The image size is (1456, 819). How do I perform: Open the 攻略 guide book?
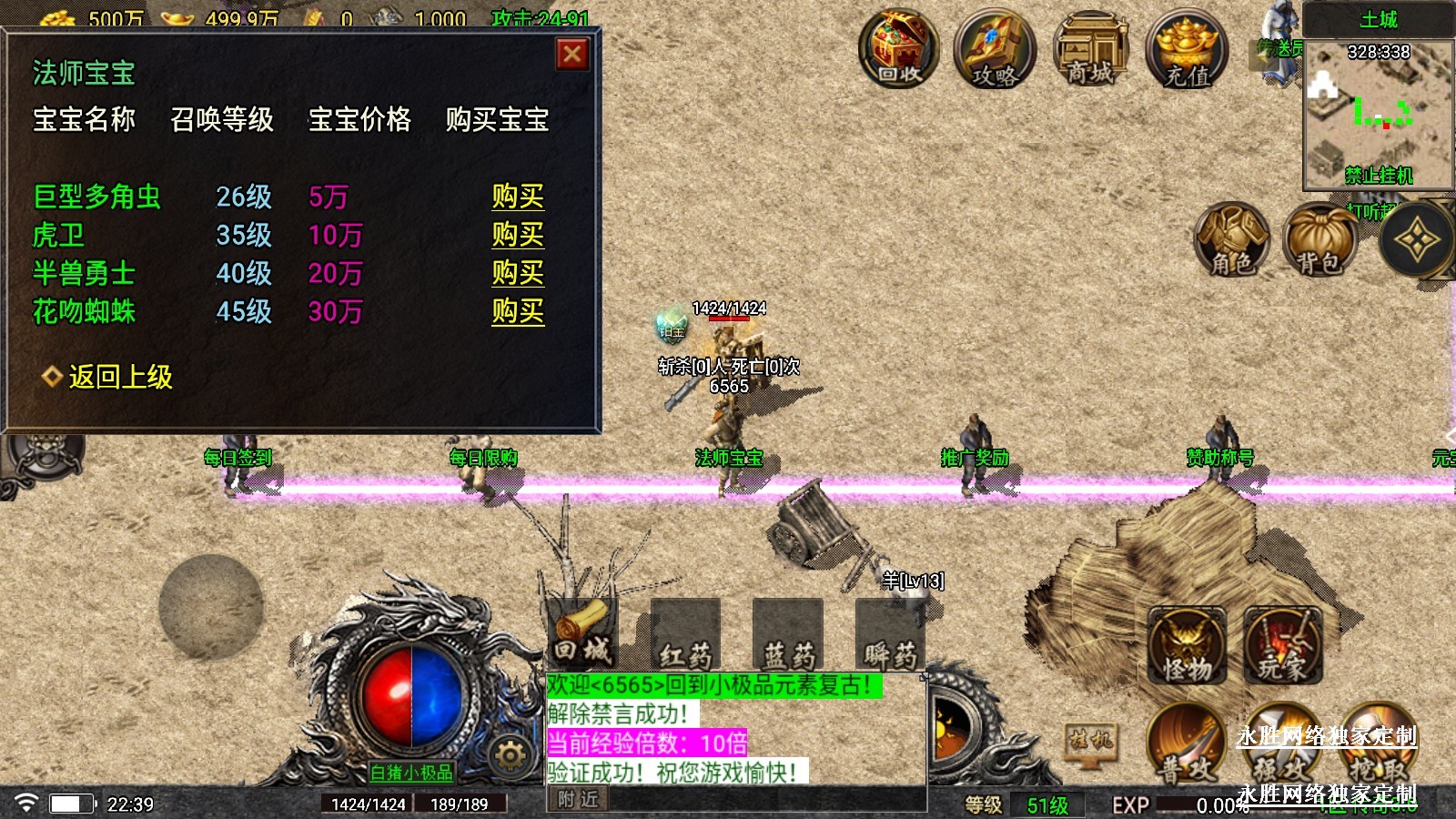pyautogui.click(x=995, y=52)
